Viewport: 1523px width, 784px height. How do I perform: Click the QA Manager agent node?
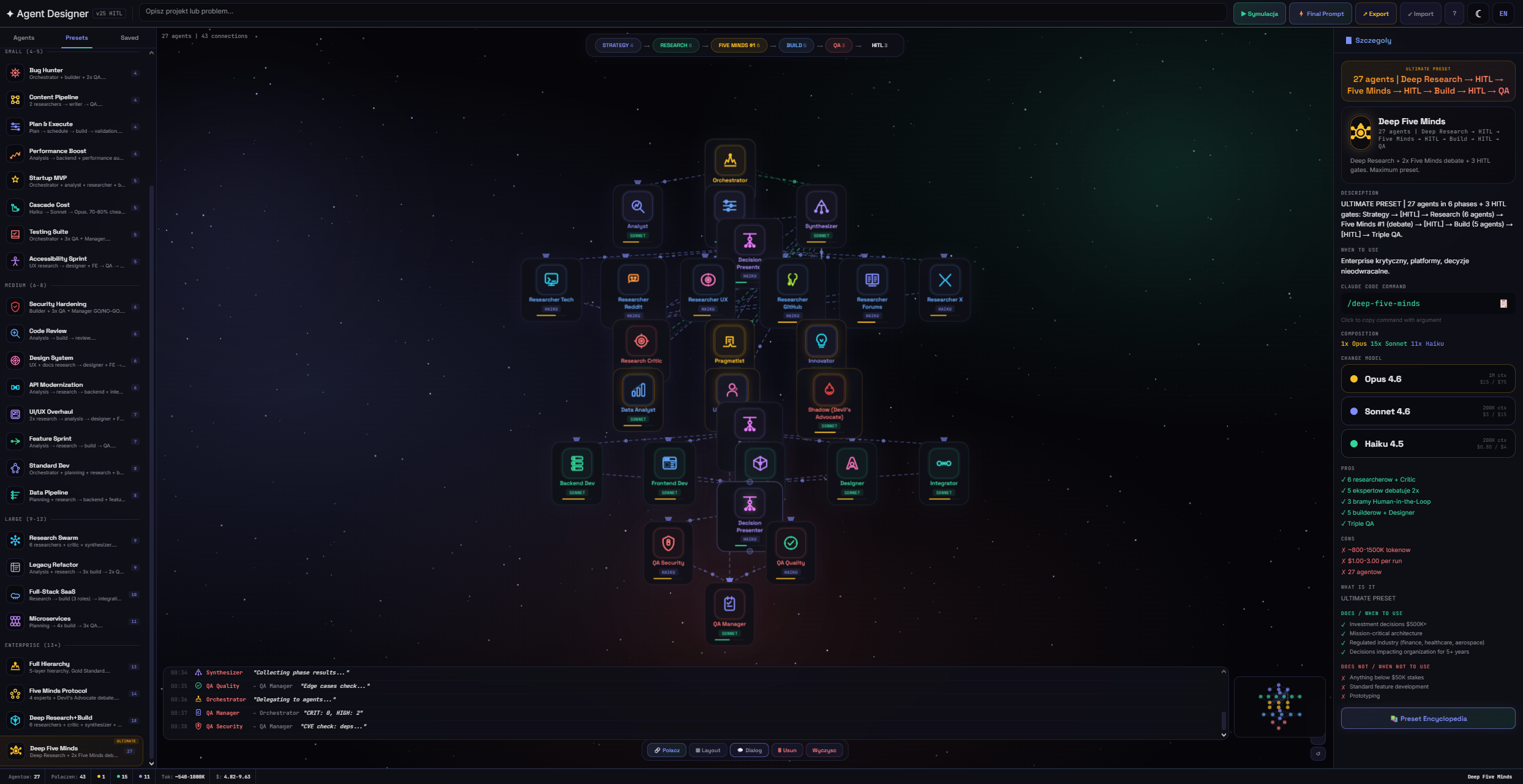click(729, 612)
